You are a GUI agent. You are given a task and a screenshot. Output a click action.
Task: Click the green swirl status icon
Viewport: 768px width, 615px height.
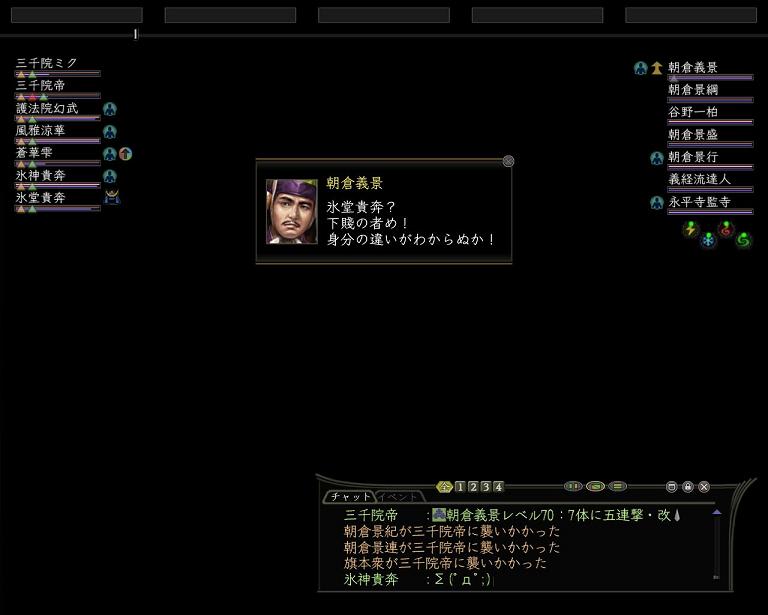point(743,239)
